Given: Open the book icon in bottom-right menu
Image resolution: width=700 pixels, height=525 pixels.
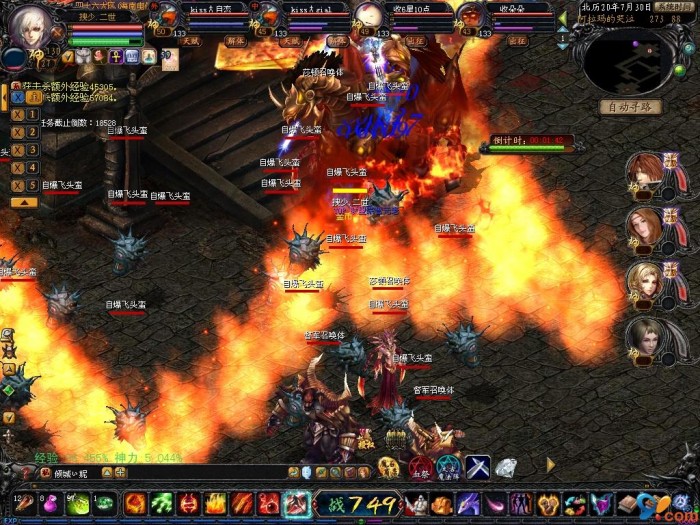Looking at the screenshot, I should click(627, 503).
